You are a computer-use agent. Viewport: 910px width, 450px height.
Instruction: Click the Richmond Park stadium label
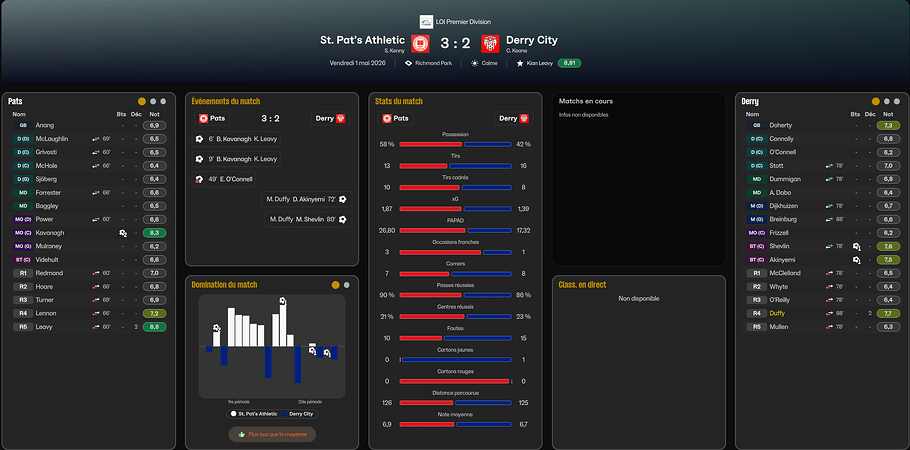[x=432, y=62]
